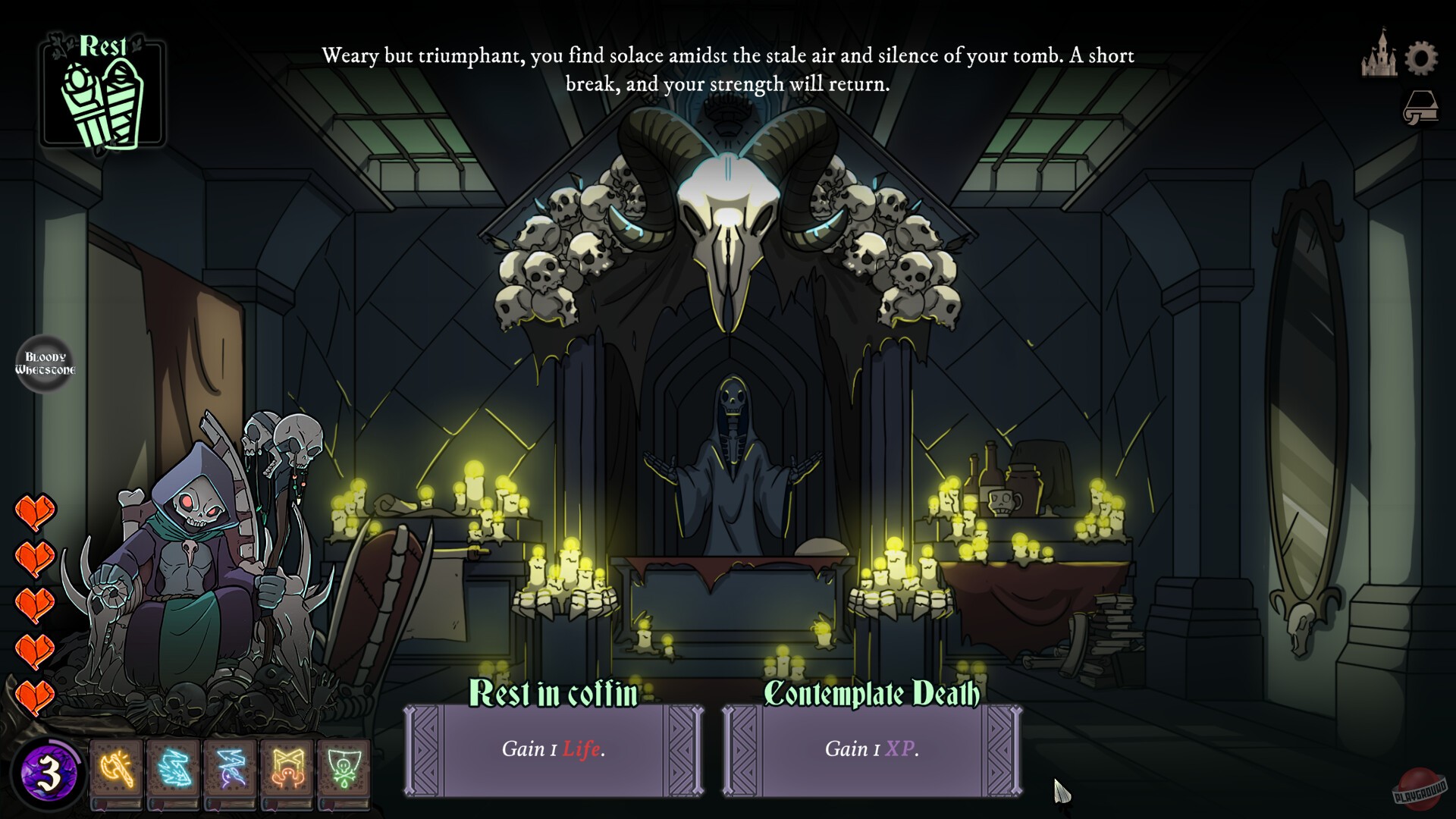
Task: Choose Contemplate Death to gain 1 XP
Action: click(872, 751)
